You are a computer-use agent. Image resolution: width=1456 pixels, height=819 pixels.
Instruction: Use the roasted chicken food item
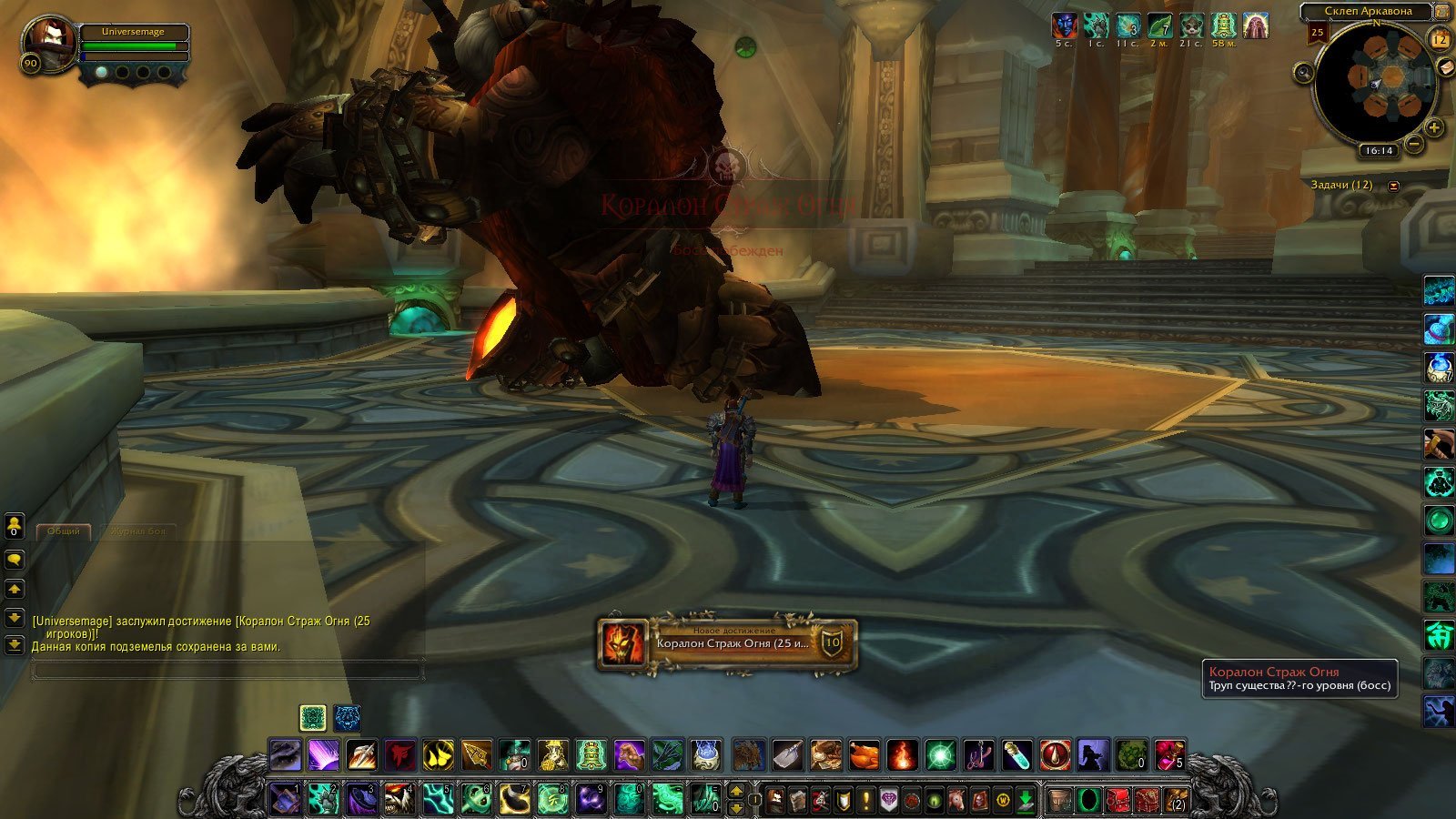(x=864, y=755)
